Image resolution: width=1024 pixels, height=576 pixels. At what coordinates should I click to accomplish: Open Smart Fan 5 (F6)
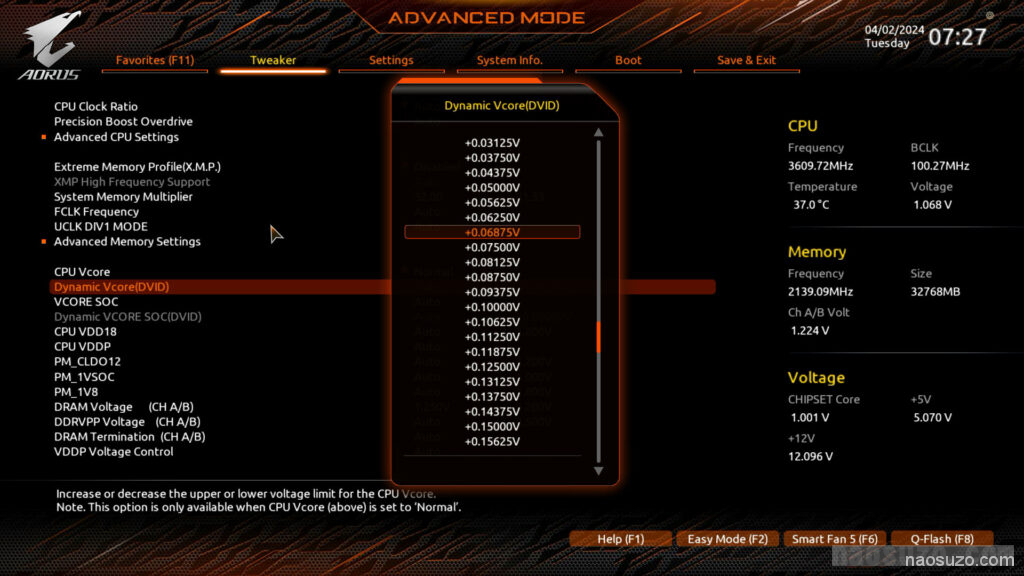(834, 539)
